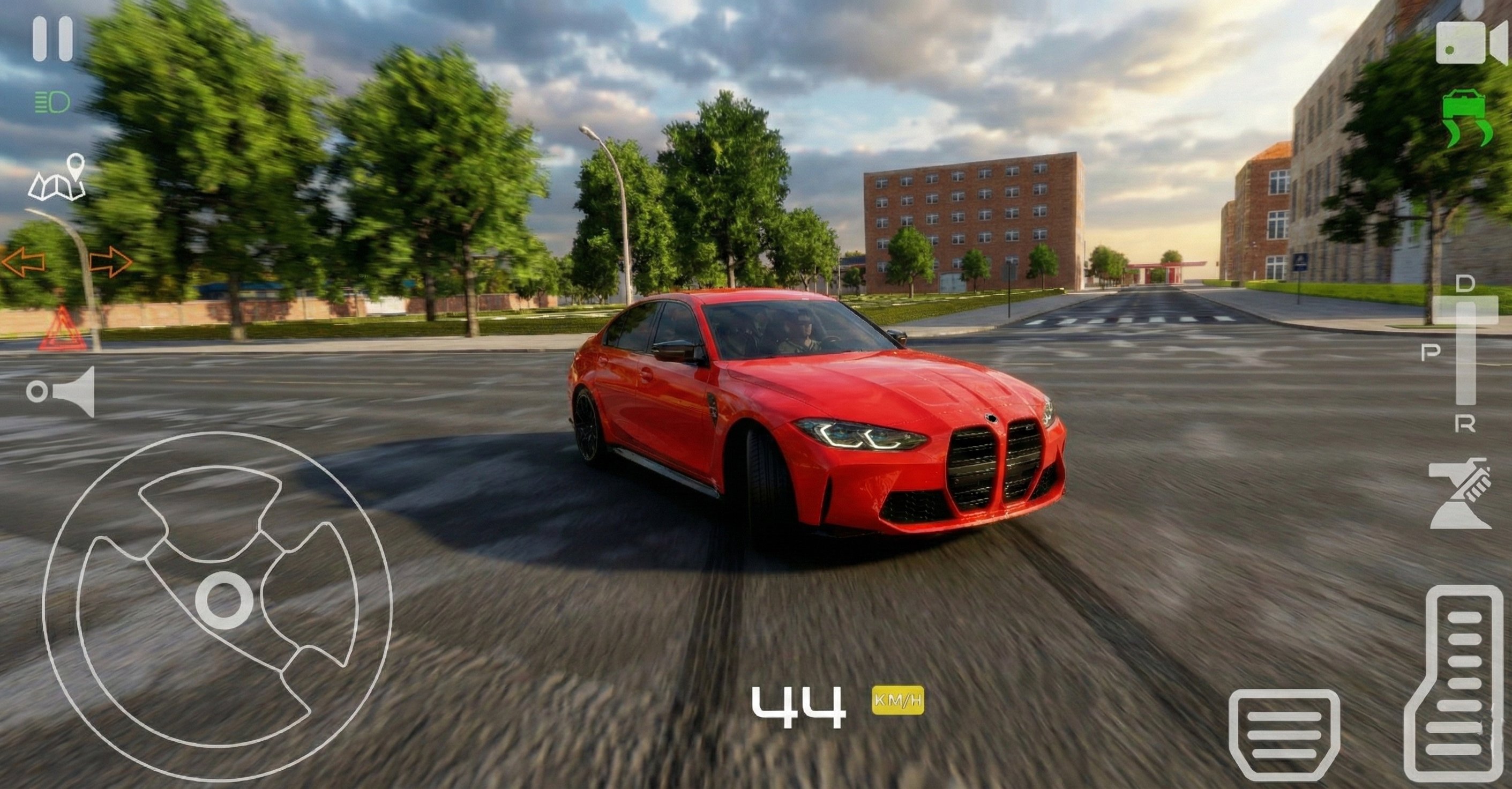
Task: Switch the camera view
Action: 1470,42
